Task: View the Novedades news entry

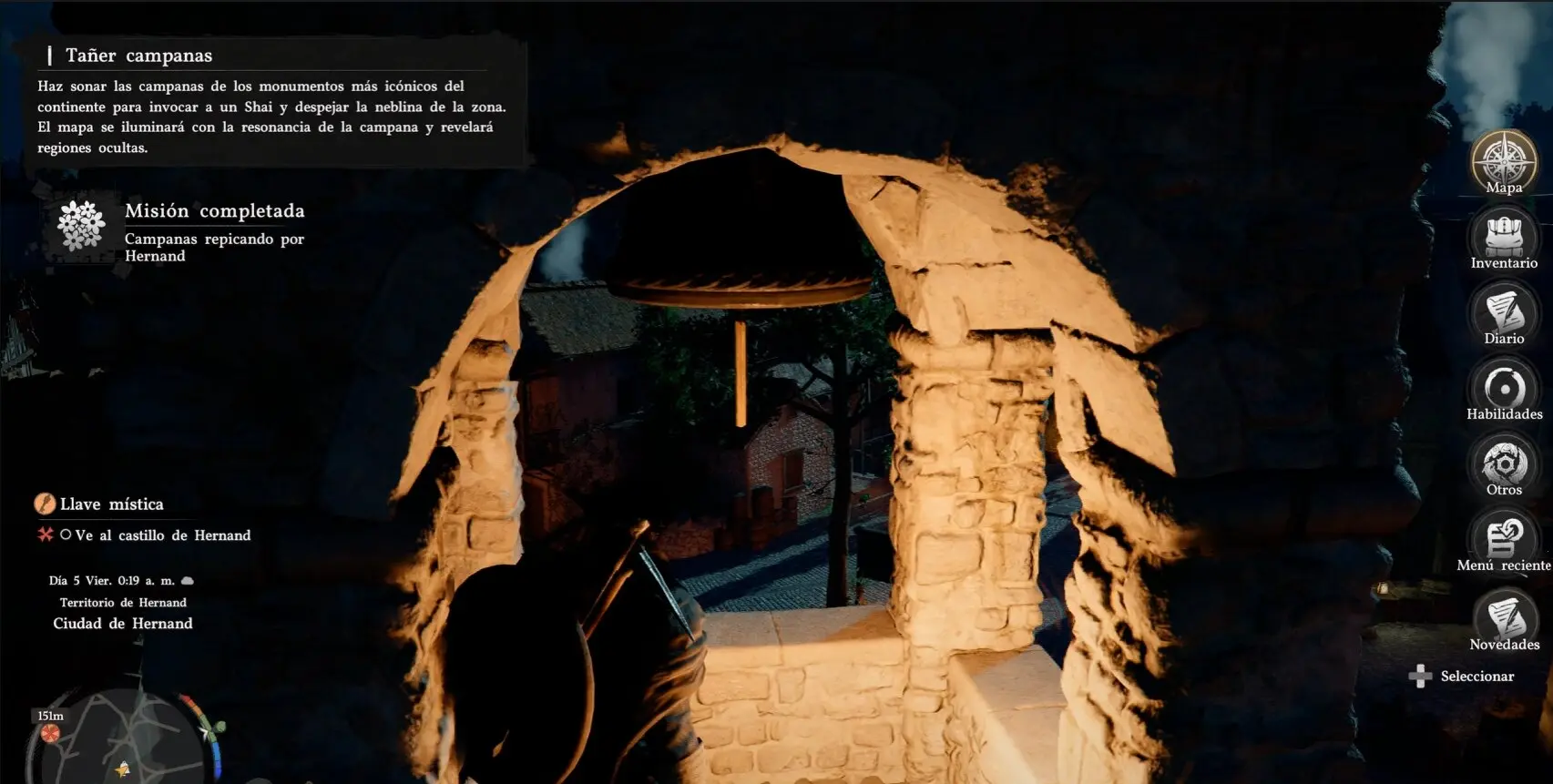Action: pyautogui.click(x=1504, y=617)
